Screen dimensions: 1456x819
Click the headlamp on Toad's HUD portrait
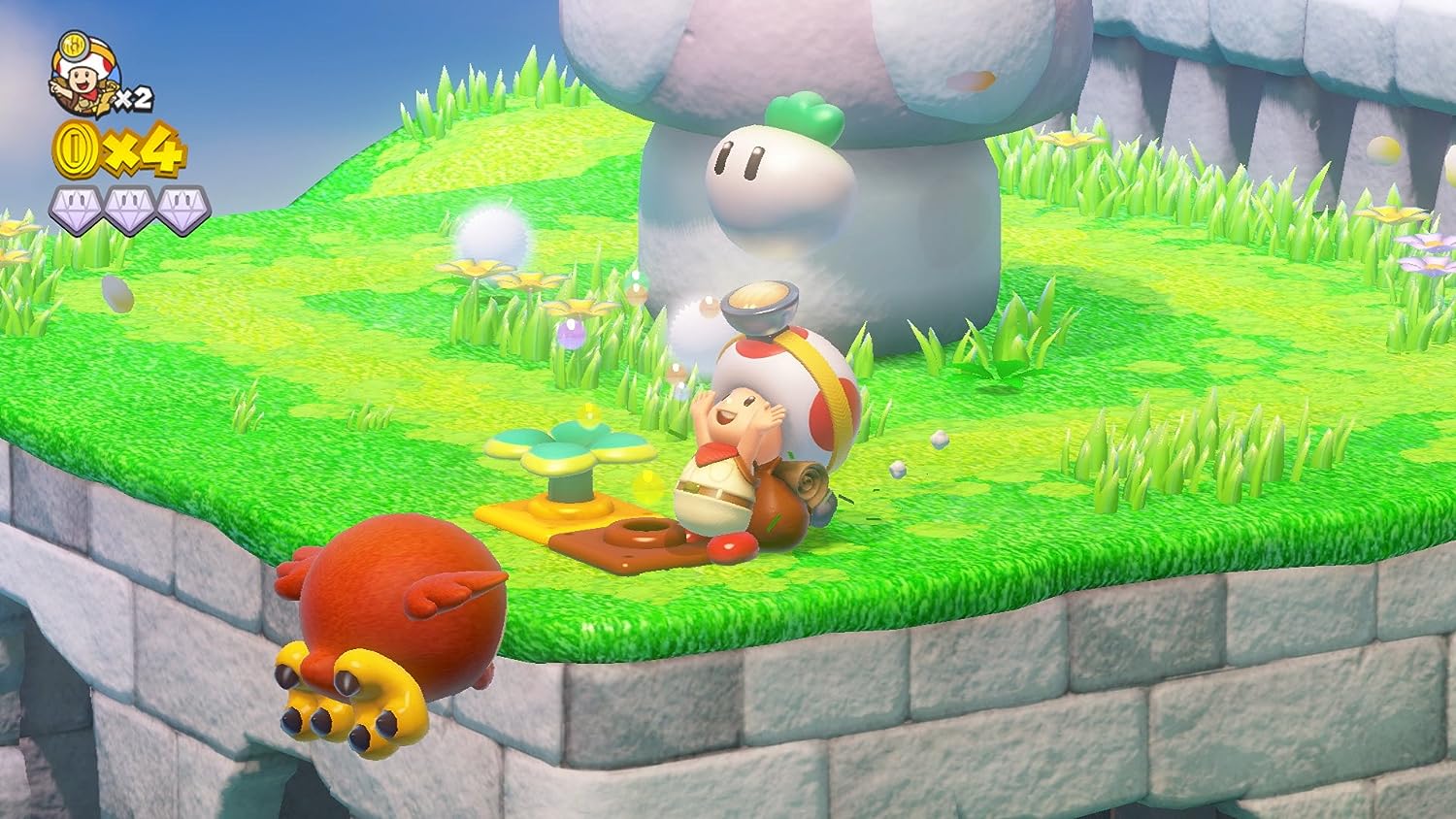coord(75,47)
